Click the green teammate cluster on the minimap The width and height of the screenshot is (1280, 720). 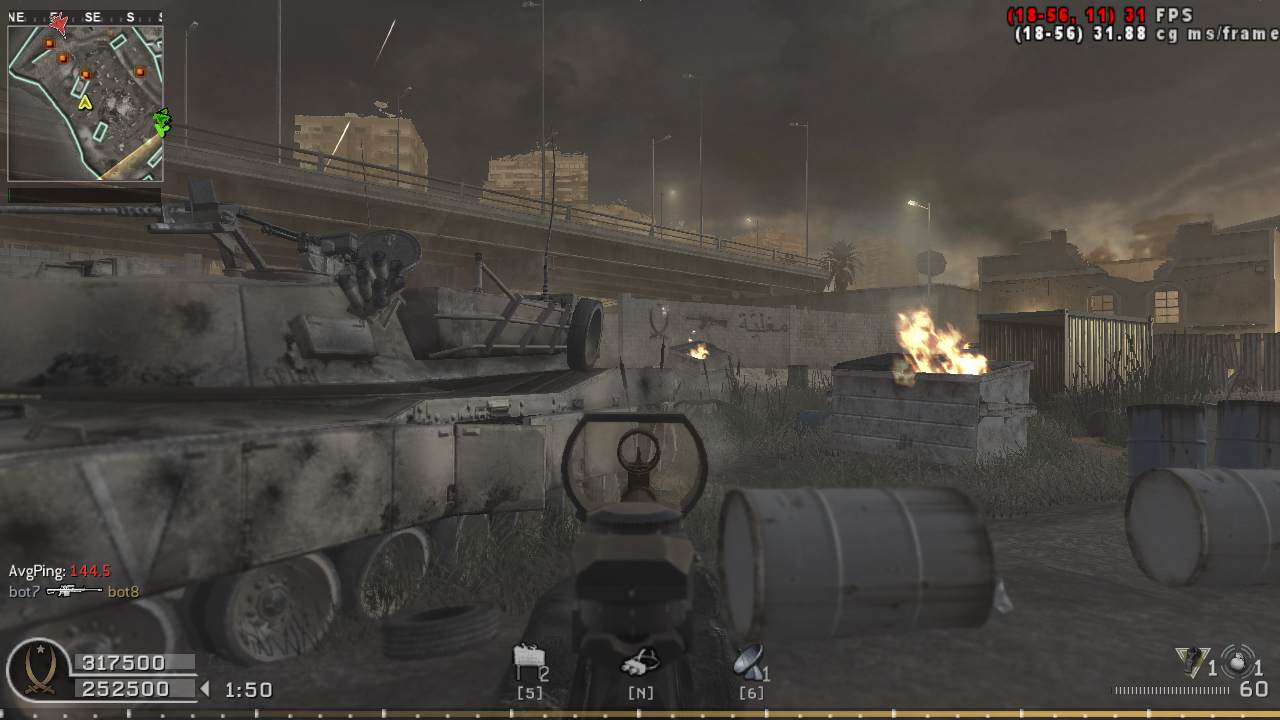(x=161, y=122)
